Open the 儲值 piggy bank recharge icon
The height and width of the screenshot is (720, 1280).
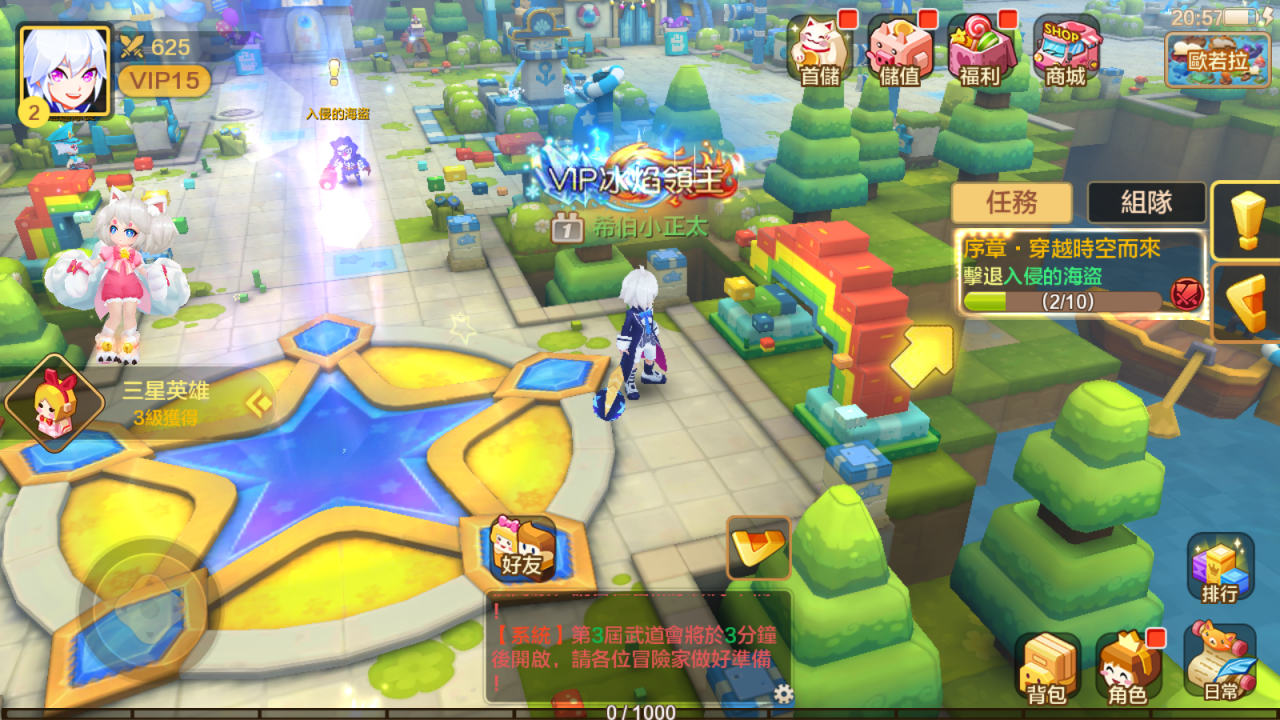898,48
